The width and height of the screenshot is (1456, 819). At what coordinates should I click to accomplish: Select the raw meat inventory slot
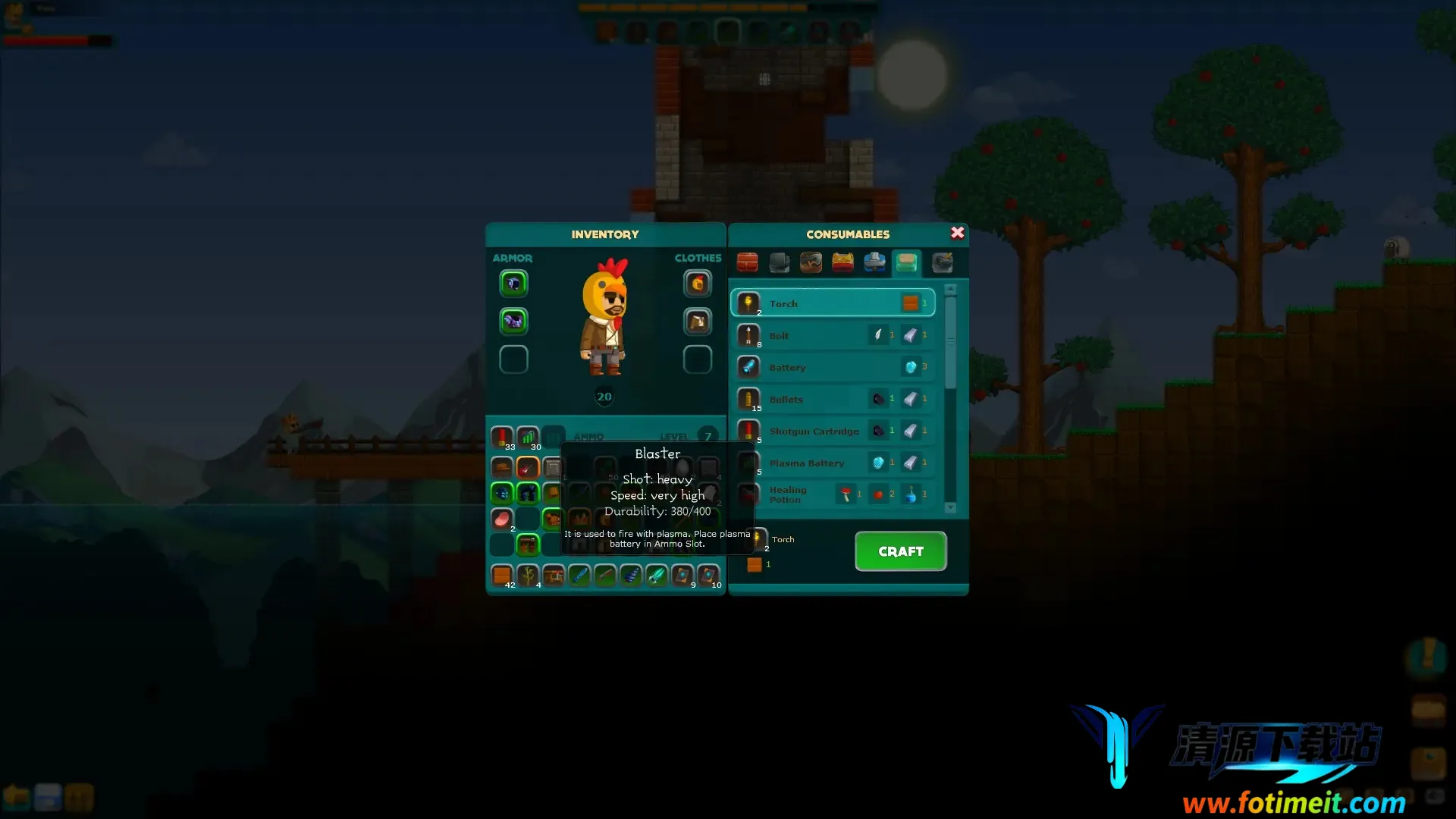(501, 519)
